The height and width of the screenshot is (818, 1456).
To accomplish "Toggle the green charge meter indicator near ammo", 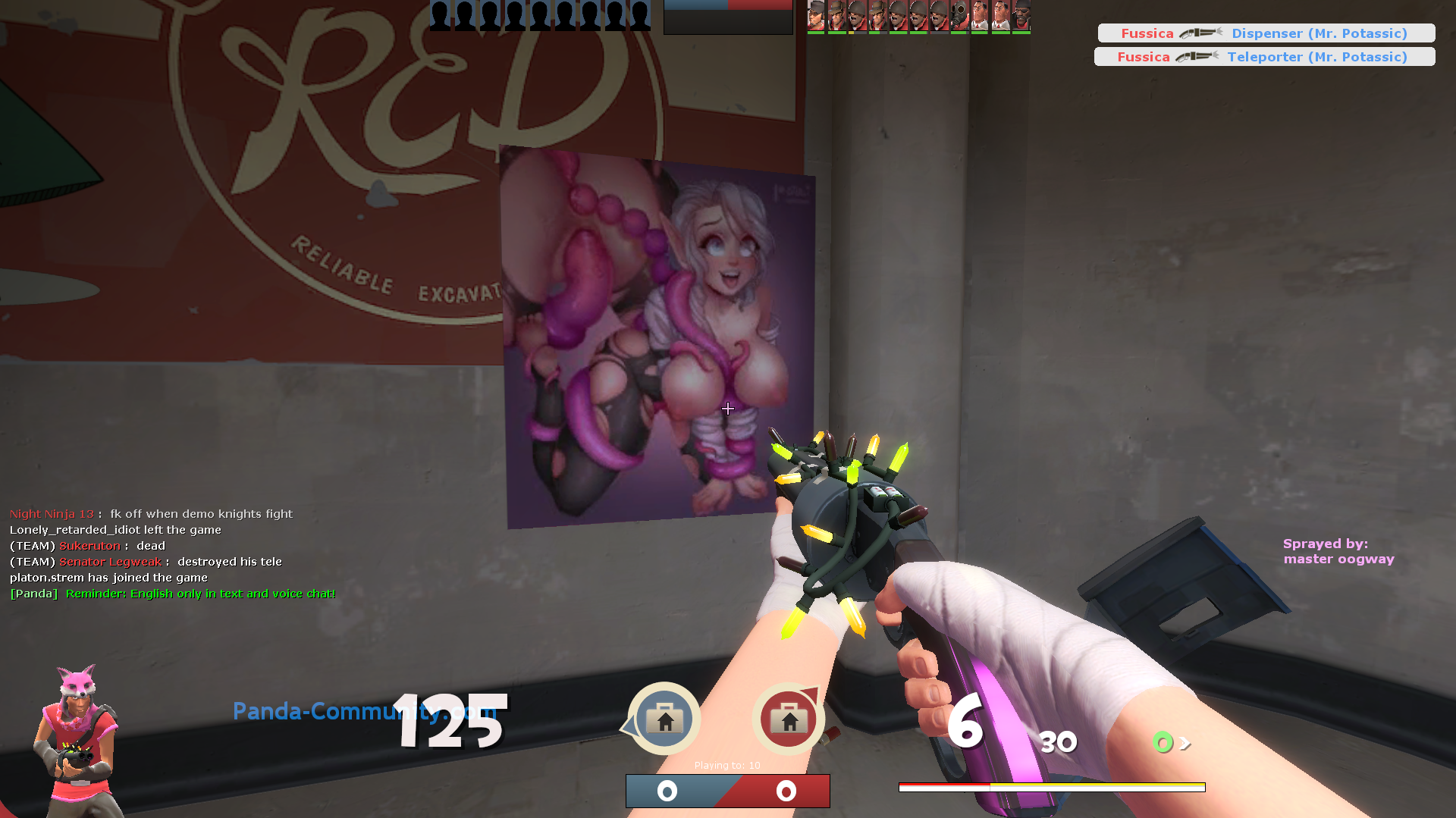I will pyautogui.click(x=1161, y=742).
